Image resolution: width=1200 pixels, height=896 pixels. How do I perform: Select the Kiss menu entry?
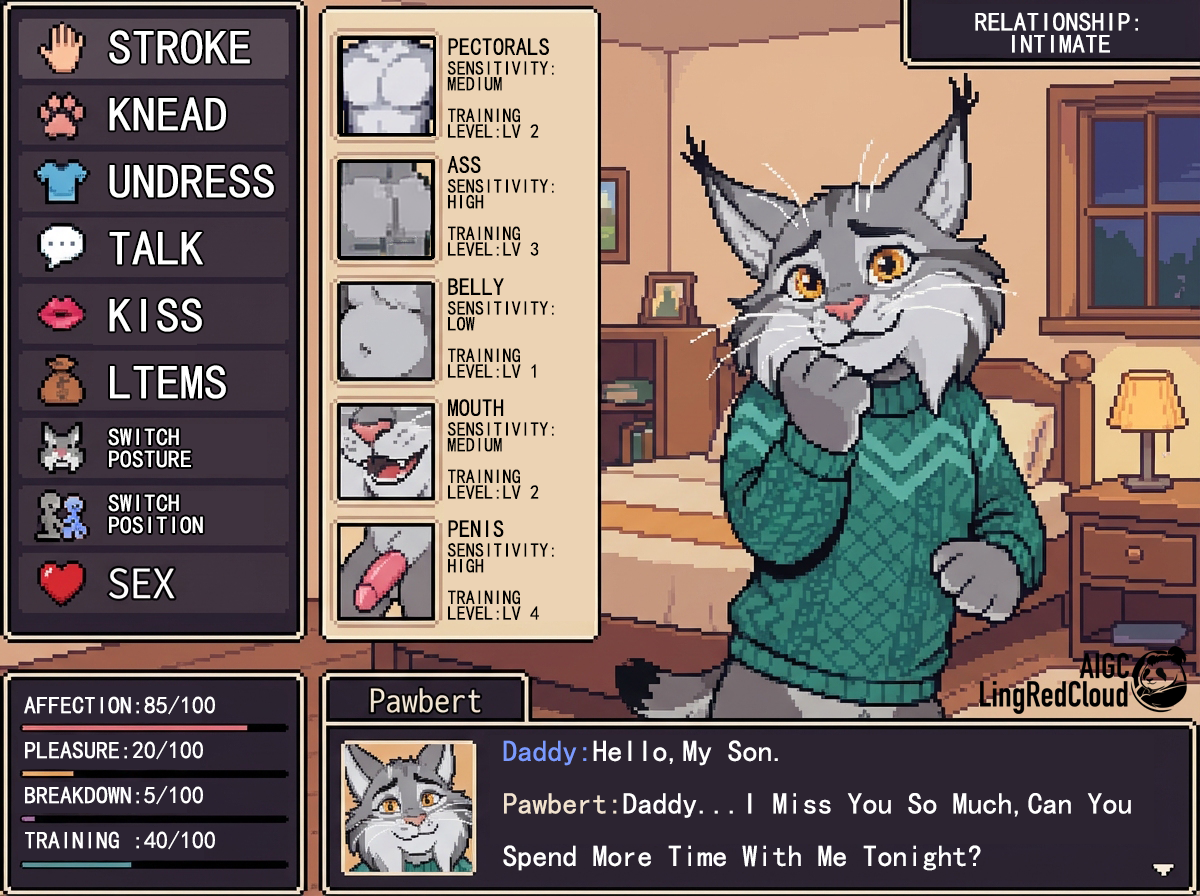coord(154,316)
